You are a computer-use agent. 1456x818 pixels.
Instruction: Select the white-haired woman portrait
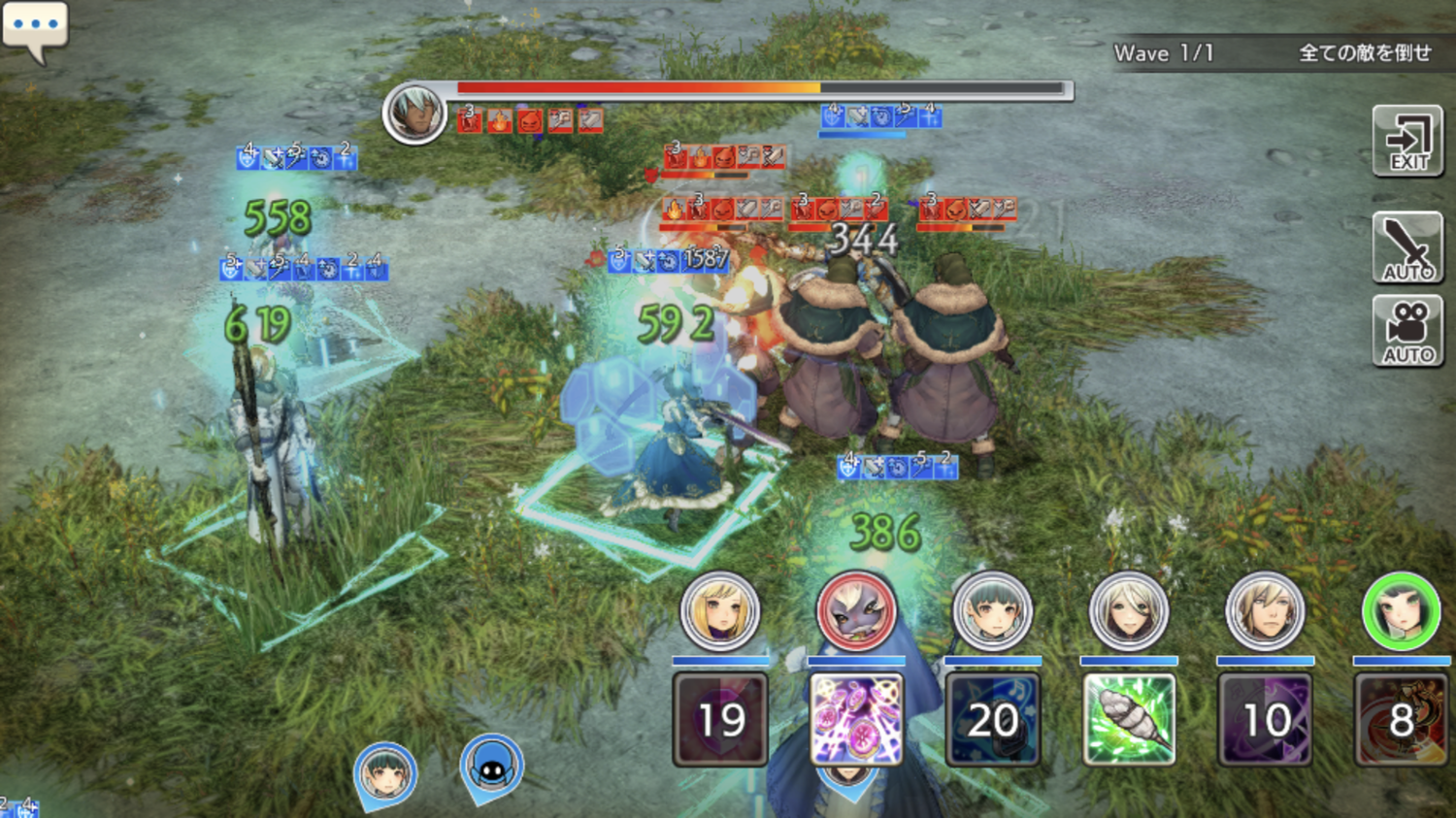click(x=1128, y=611)
